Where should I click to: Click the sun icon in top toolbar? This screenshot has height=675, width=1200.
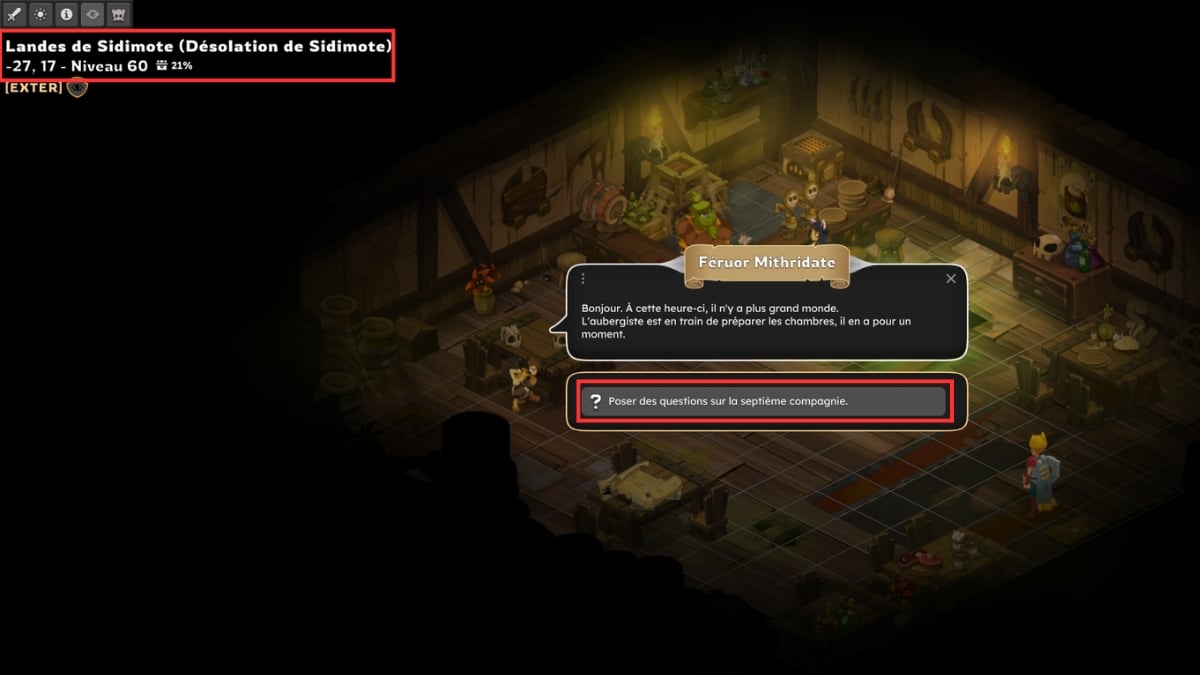pyautogui.click(x=41, y=15)
